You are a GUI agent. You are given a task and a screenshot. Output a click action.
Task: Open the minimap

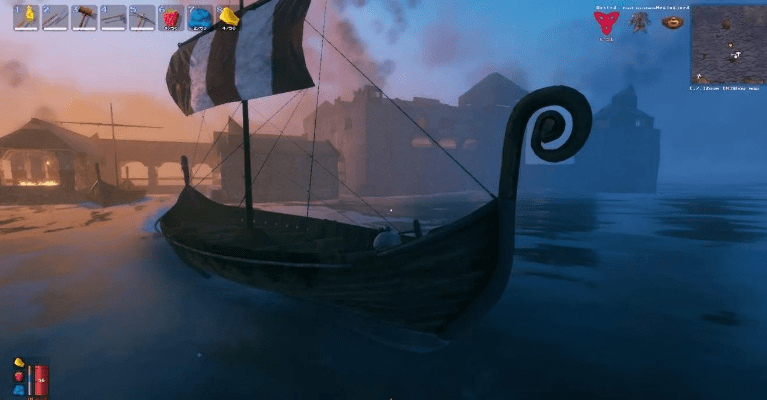tap(727, 44)
